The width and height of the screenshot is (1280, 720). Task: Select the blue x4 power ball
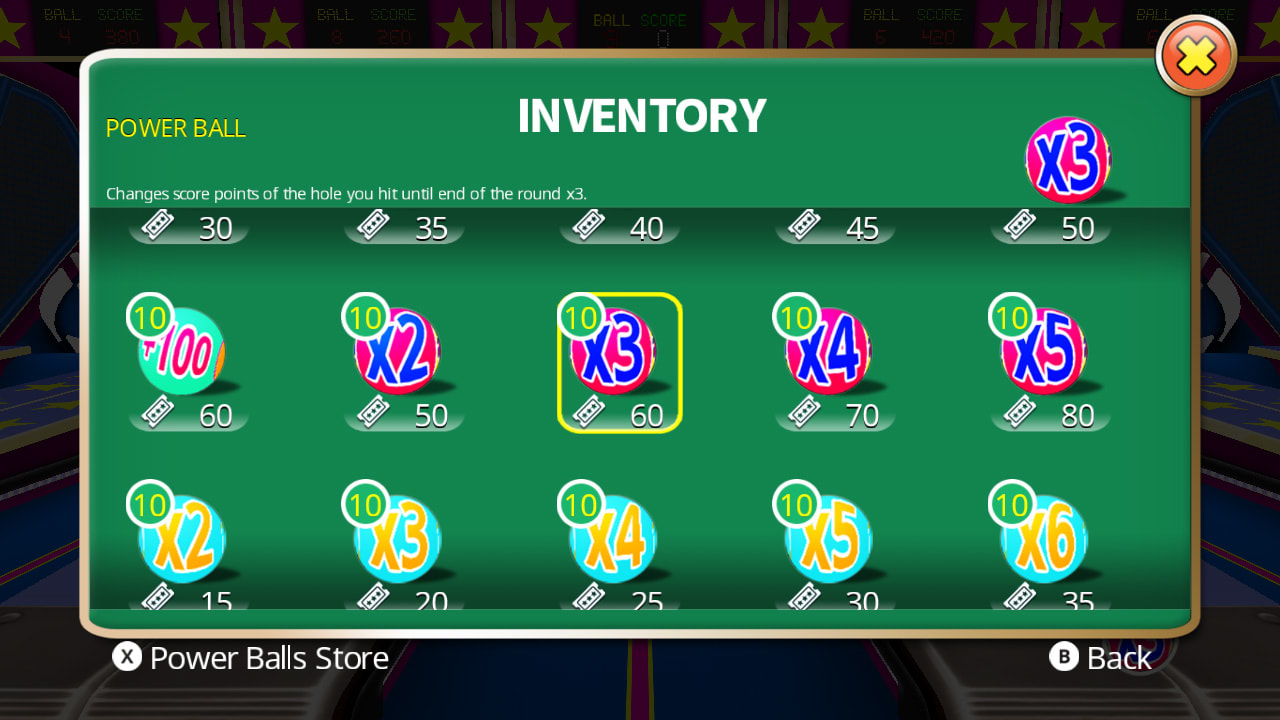[x=615, y=540]
